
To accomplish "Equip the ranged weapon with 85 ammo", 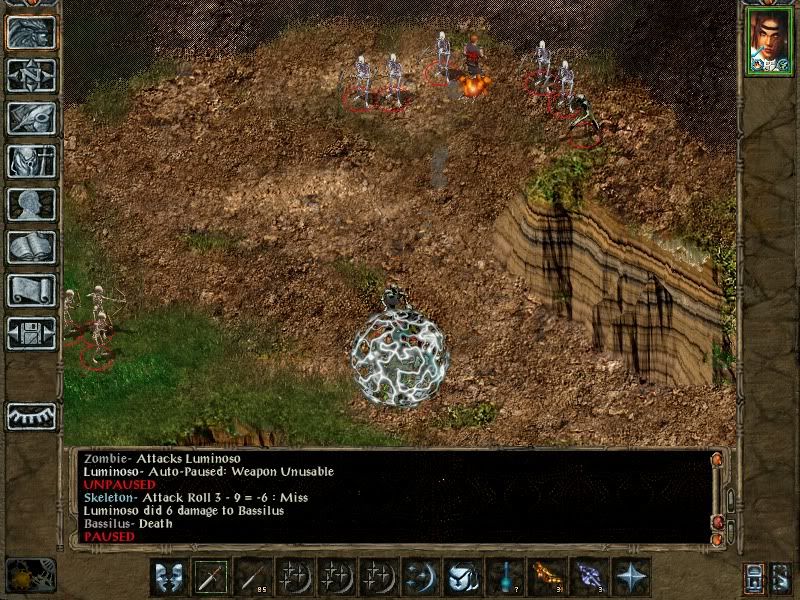I will 253,577.
